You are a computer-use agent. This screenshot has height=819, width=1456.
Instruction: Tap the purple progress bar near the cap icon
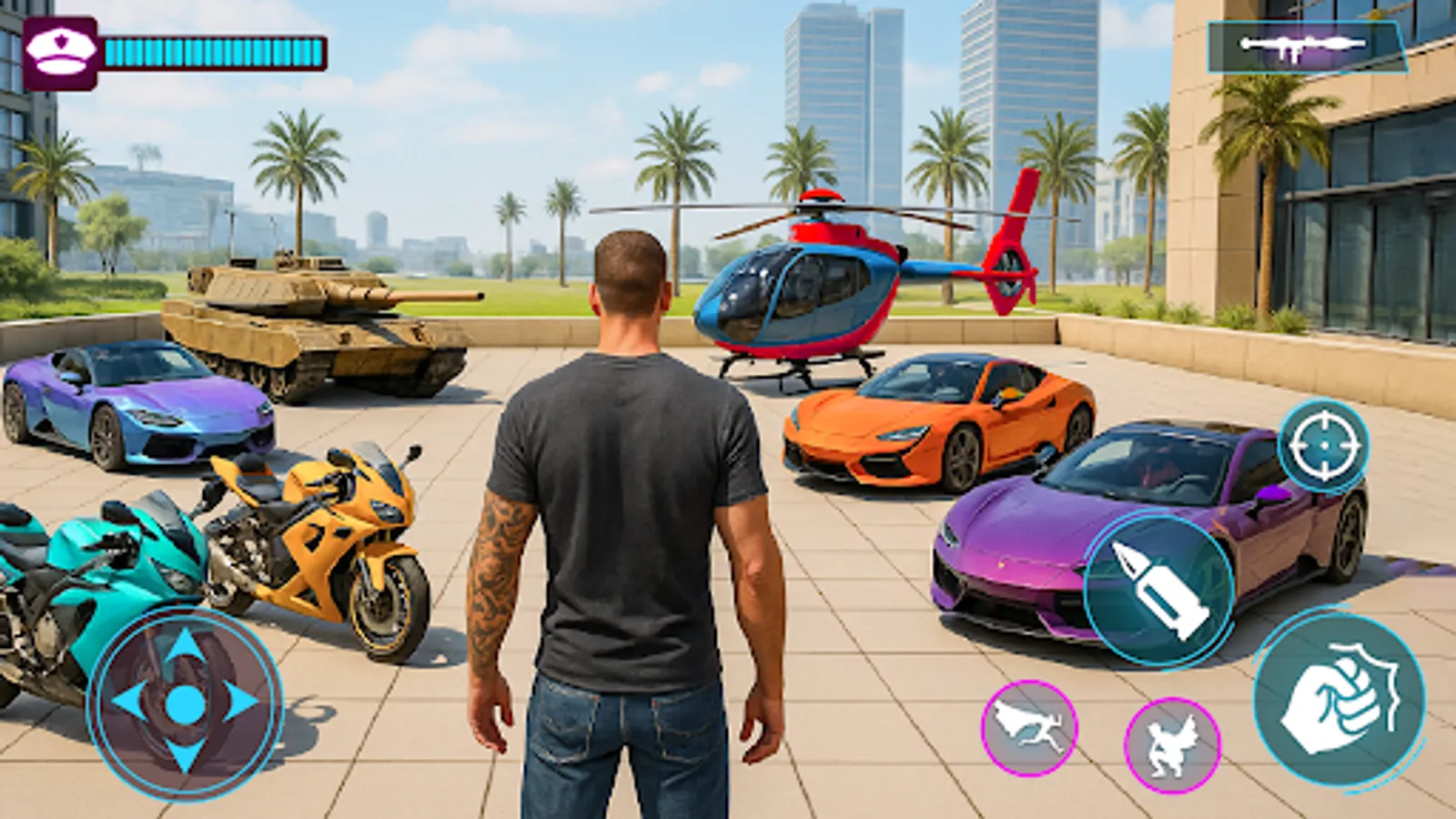coord(214,50)
